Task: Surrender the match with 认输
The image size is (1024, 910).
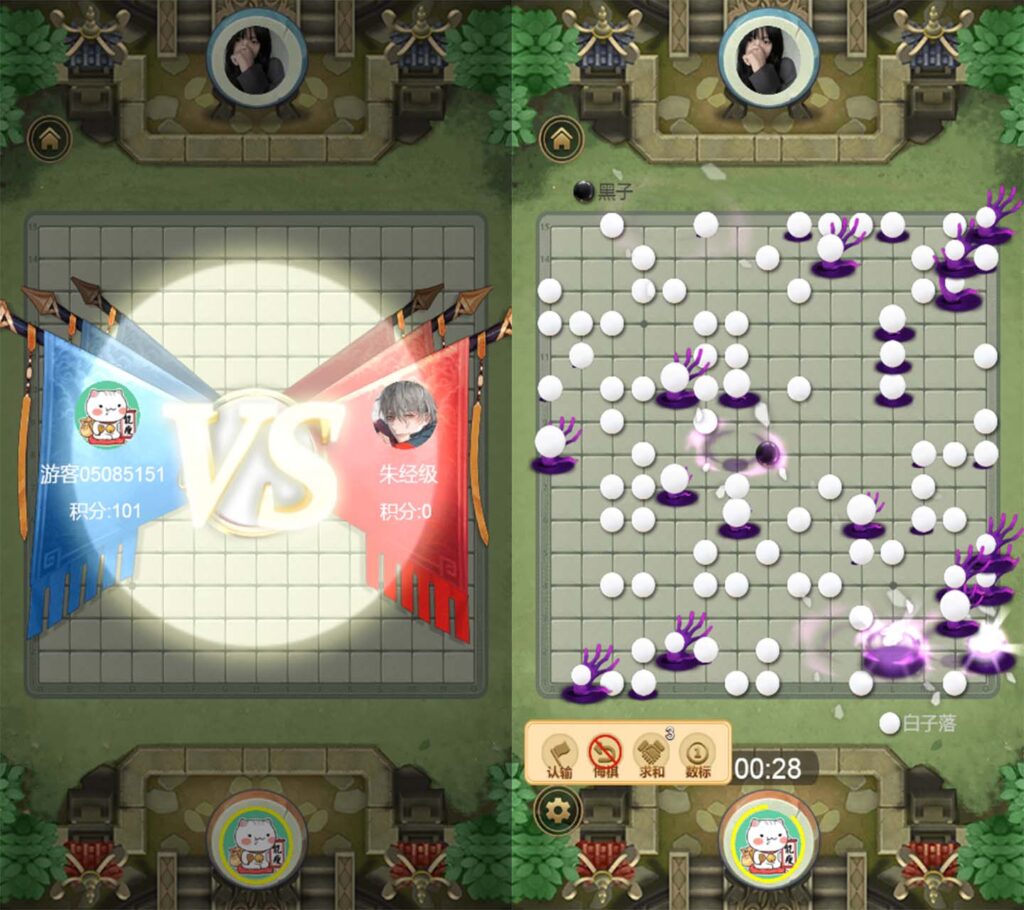Action: click(559, 754)
